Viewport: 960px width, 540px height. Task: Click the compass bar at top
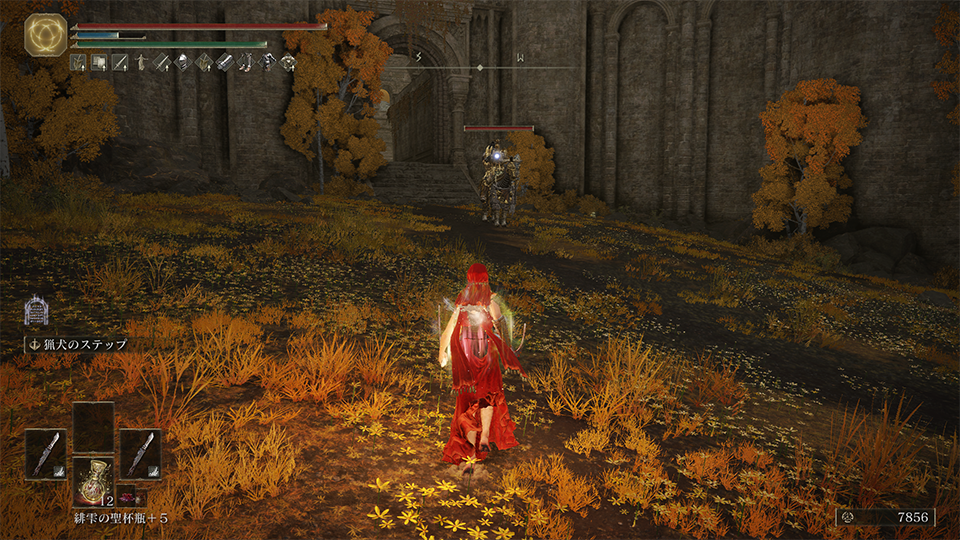coord(481,66)
